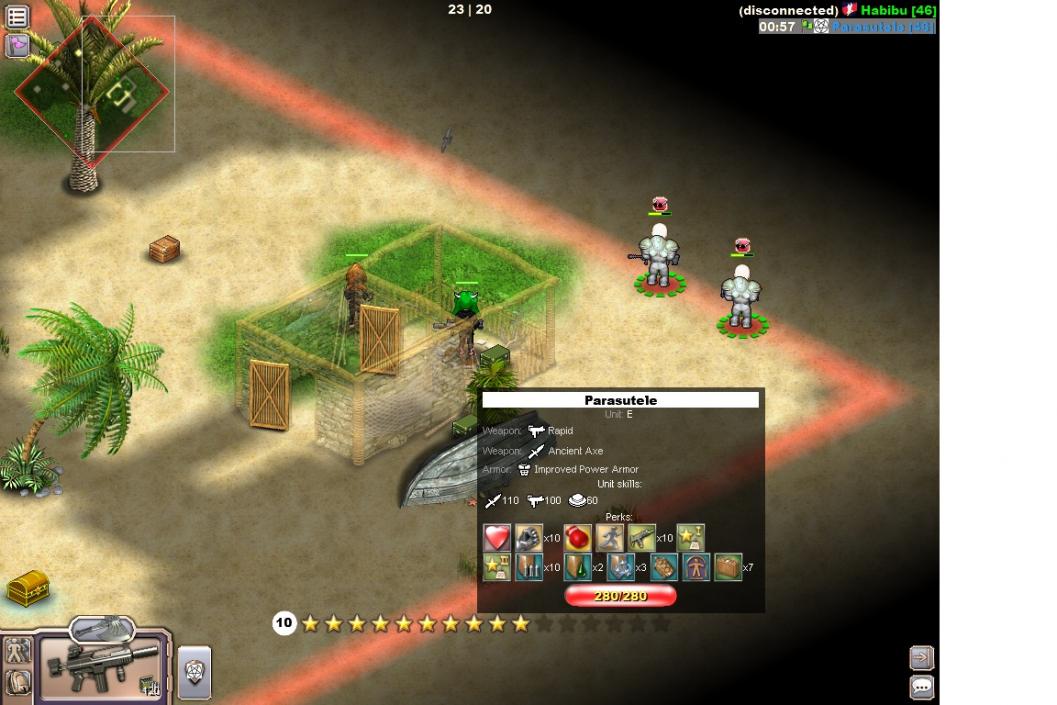The image size is (1057, 705).
Task: Click the end turn arrow button
Action: (x=921, y=657)
